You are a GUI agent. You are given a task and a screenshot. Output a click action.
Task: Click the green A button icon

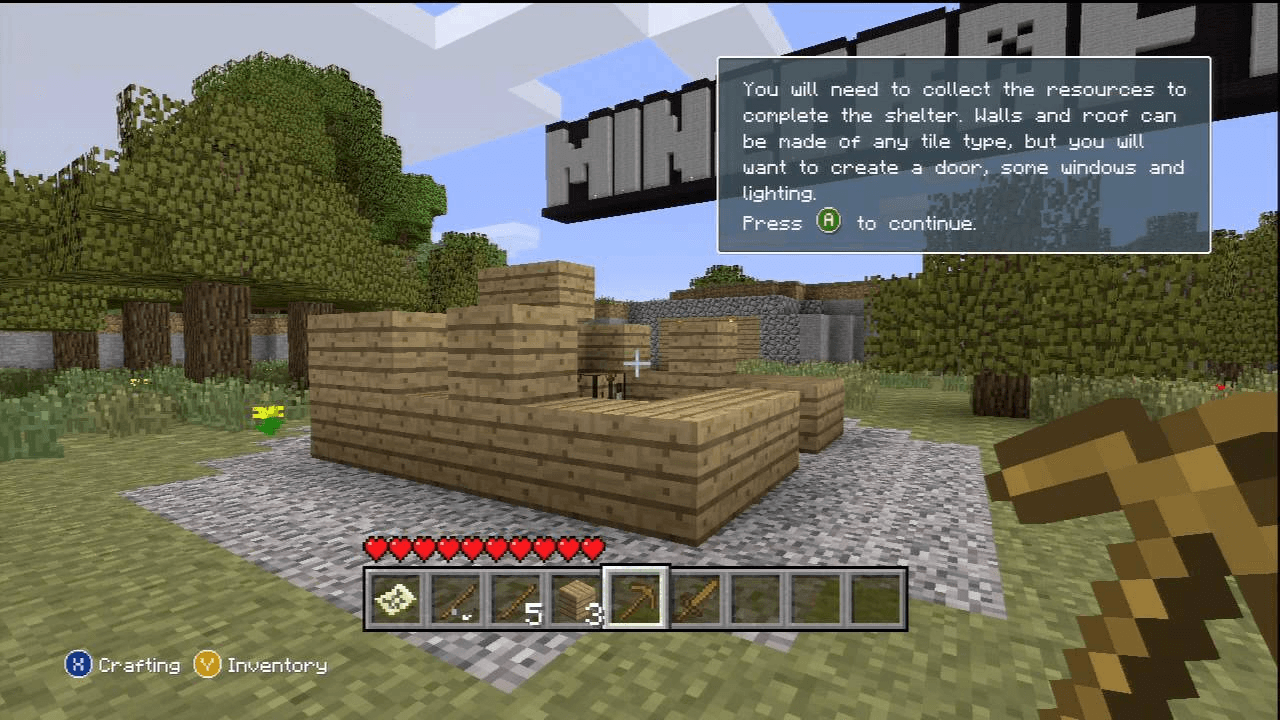[828, 222]
